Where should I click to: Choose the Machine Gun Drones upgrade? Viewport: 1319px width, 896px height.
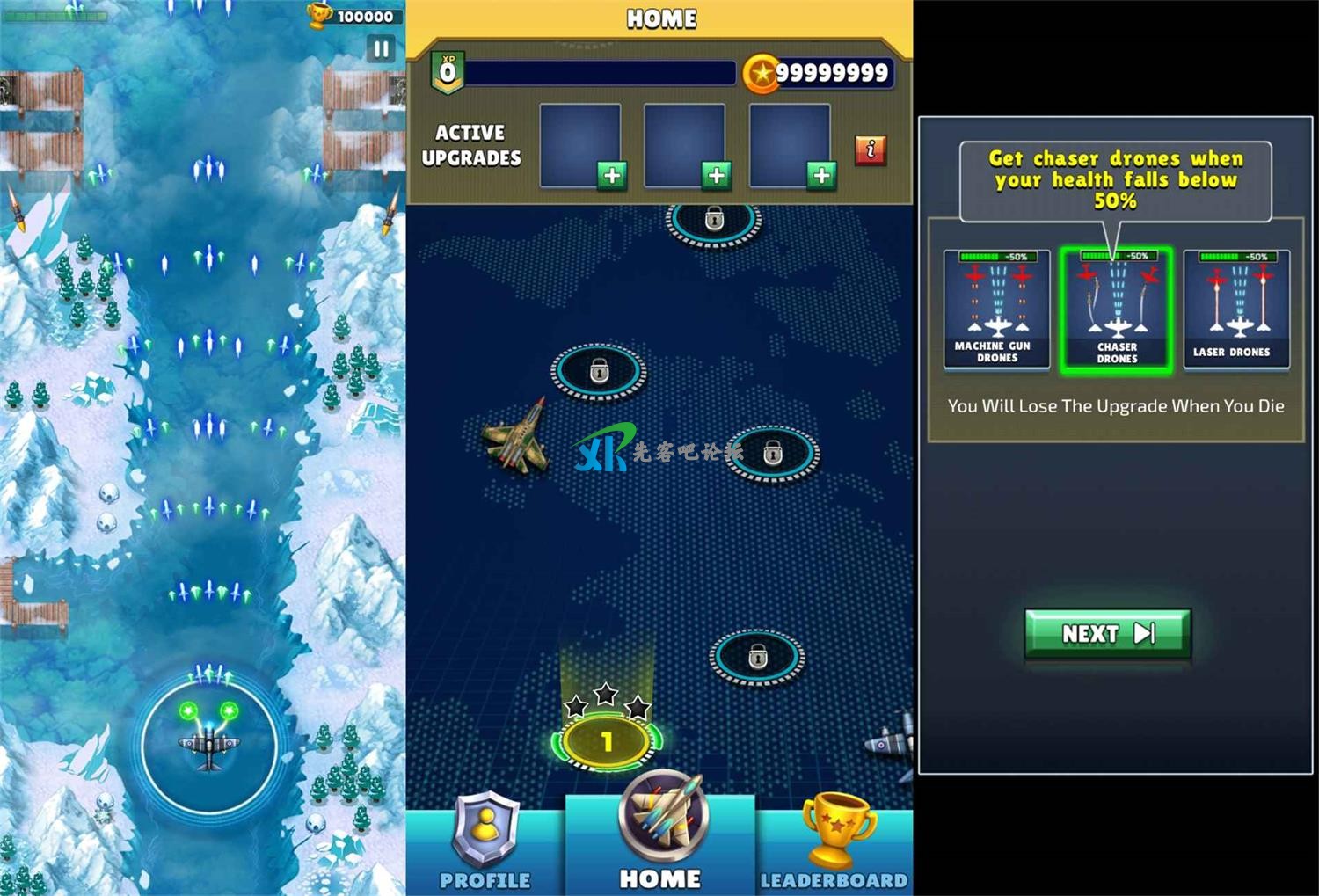point(996,309)
